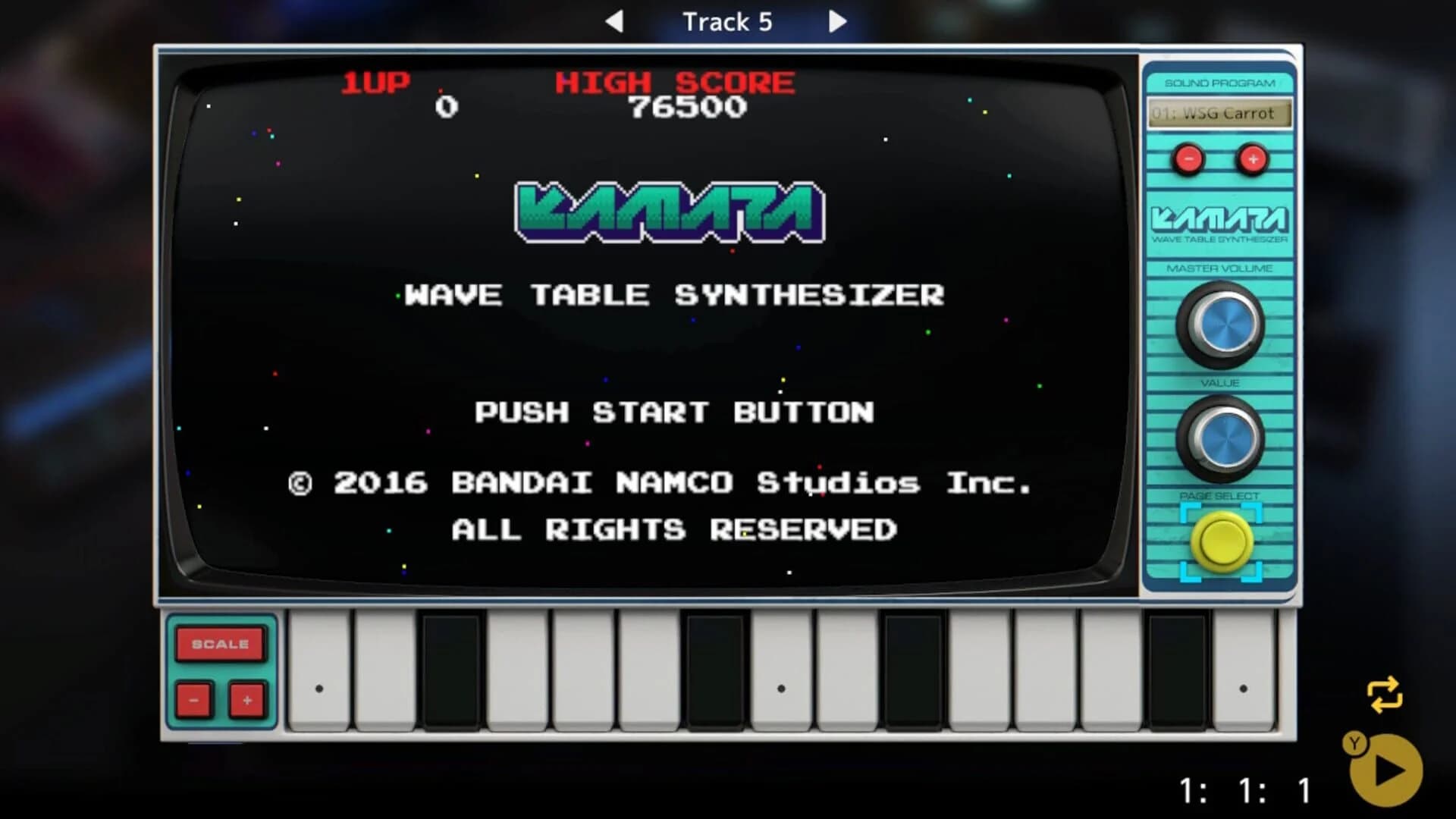Adjust the Value knob

pyautogui.click(x=1221, y=438)
